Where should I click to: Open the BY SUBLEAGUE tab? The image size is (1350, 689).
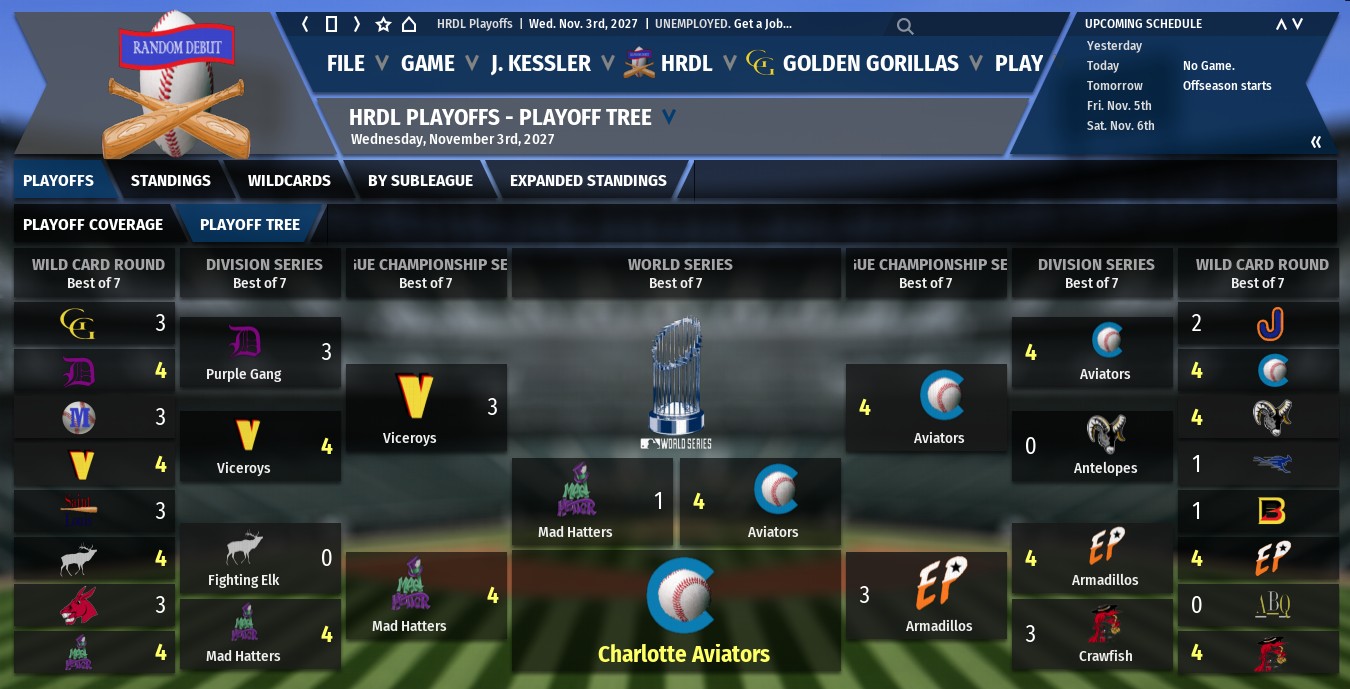coord(420,181)
